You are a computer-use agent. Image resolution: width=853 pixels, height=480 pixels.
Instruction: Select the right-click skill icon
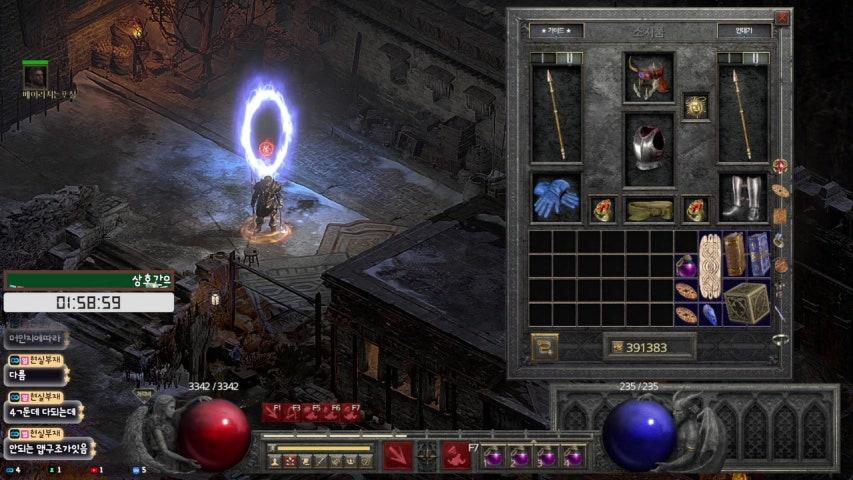tap(457, 455)
